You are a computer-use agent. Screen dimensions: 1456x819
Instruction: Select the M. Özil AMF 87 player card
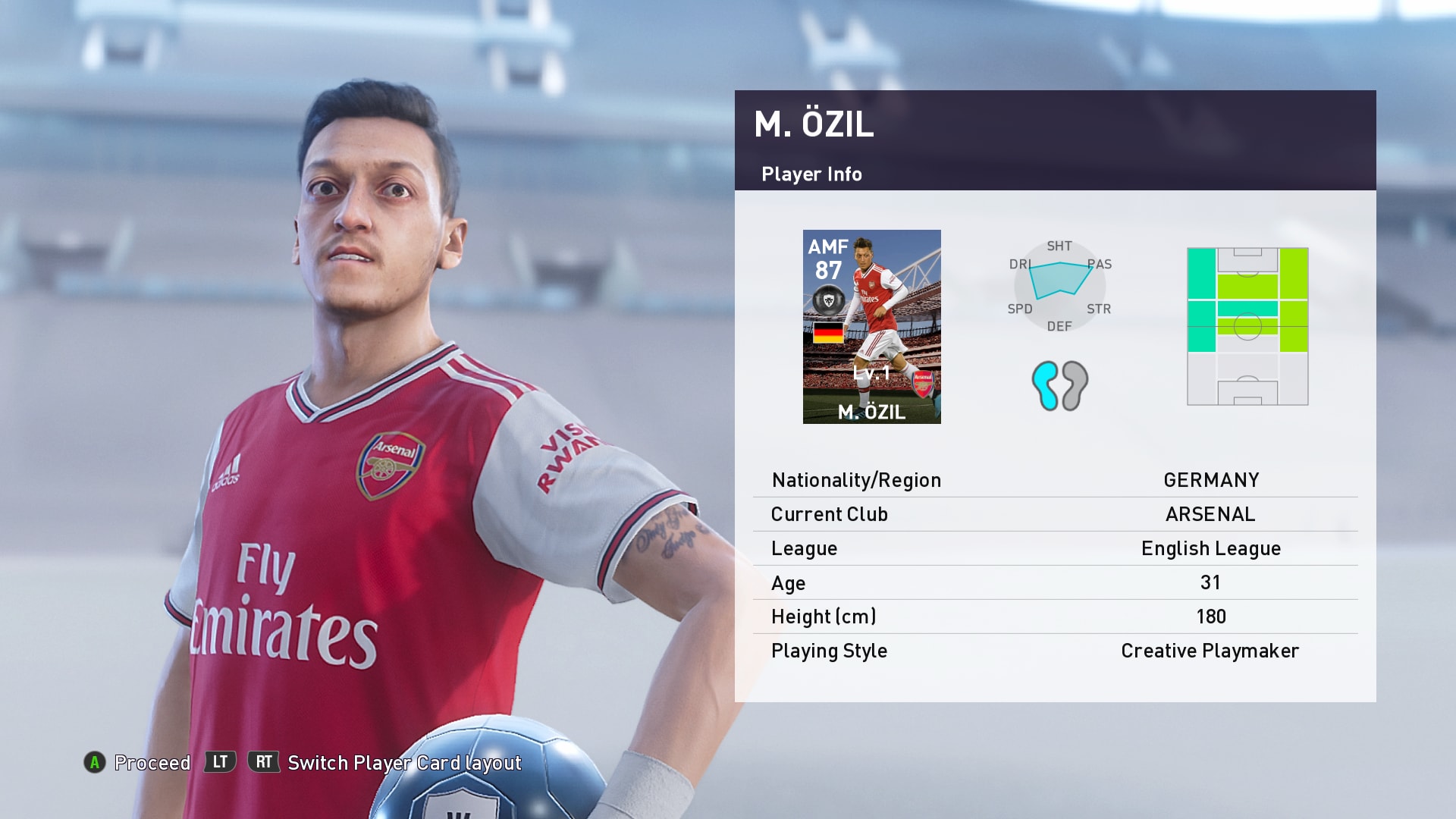coord(871,326)
